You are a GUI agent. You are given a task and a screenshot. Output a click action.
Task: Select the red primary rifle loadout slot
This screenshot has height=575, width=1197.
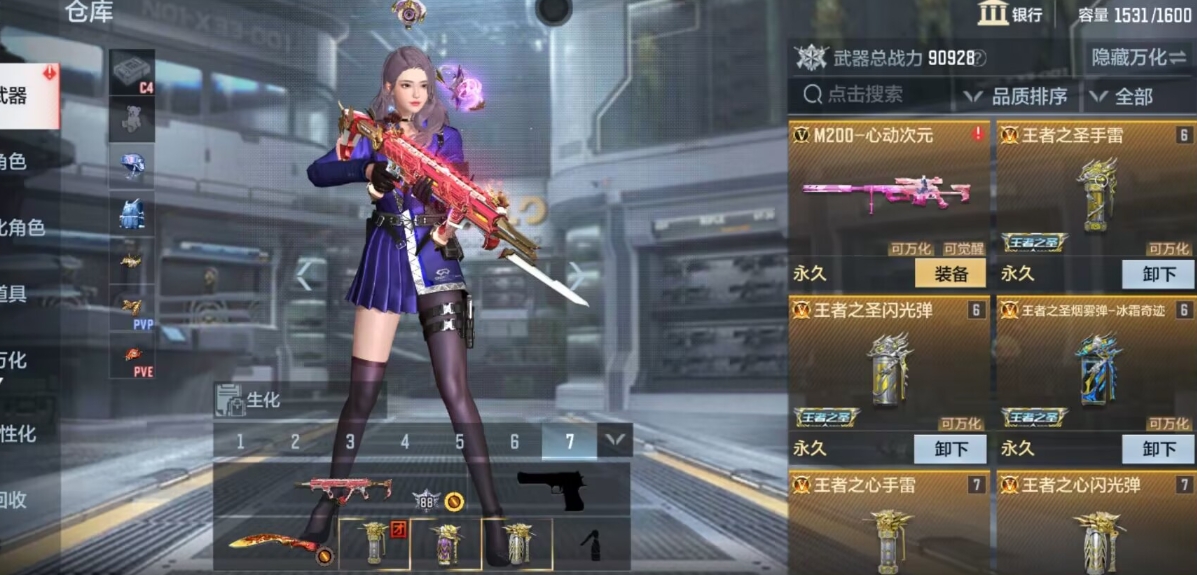click(345, 489)
